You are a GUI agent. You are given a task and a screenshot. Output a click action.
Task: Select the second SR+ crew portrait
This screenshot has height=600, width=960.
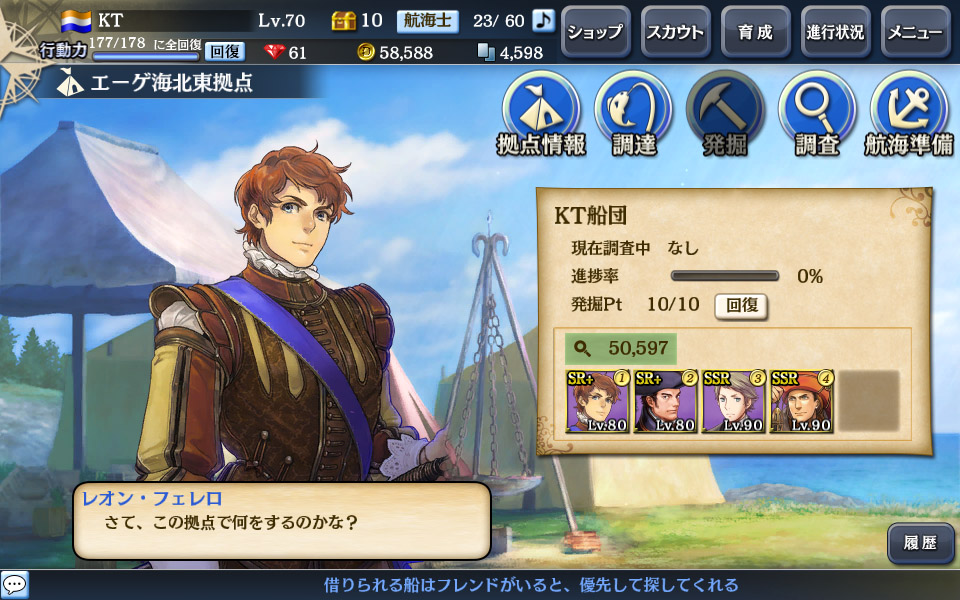coord(666,402)
